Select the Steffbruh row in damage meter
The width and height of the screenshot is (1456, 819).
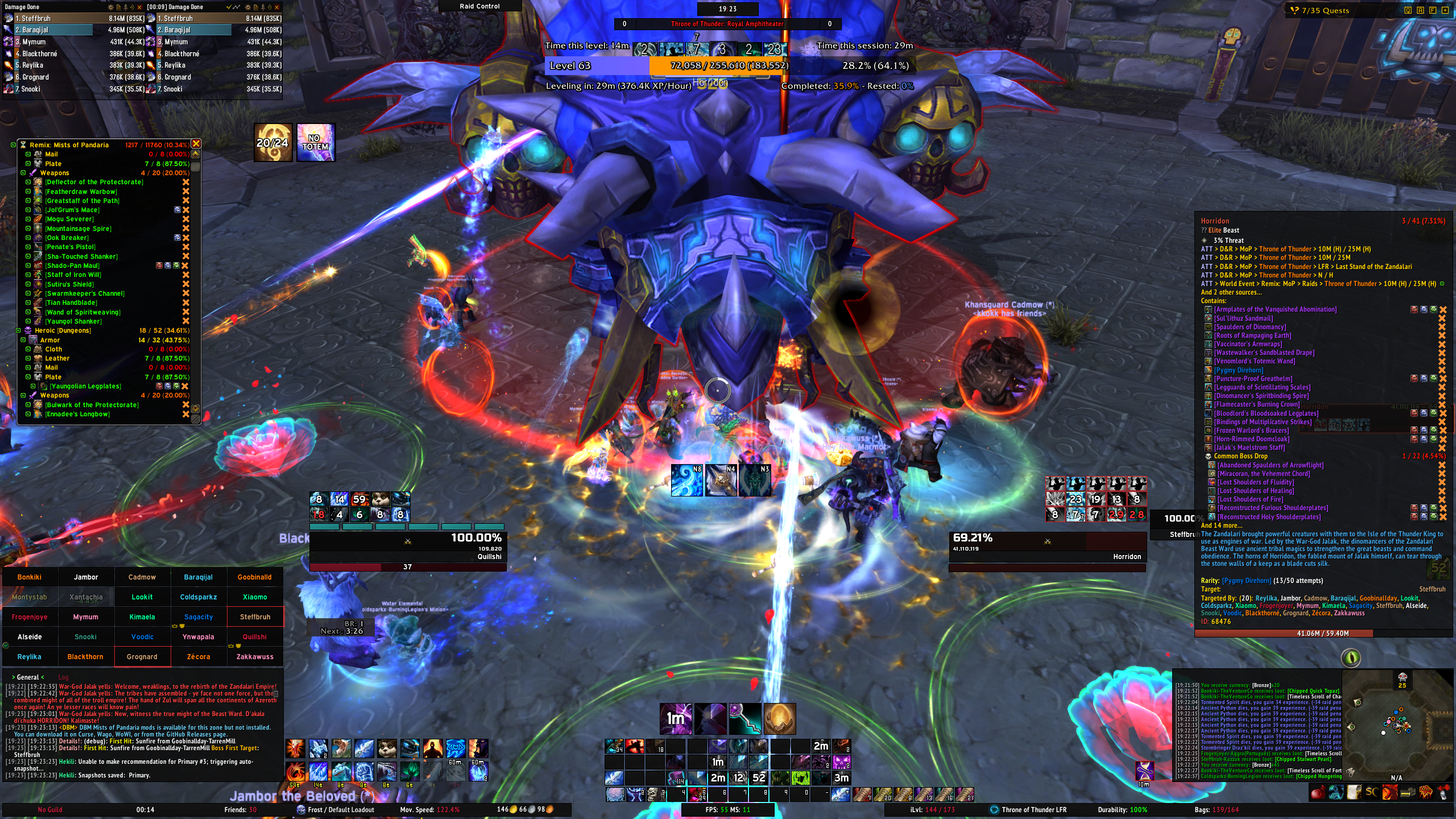[74, 18]
